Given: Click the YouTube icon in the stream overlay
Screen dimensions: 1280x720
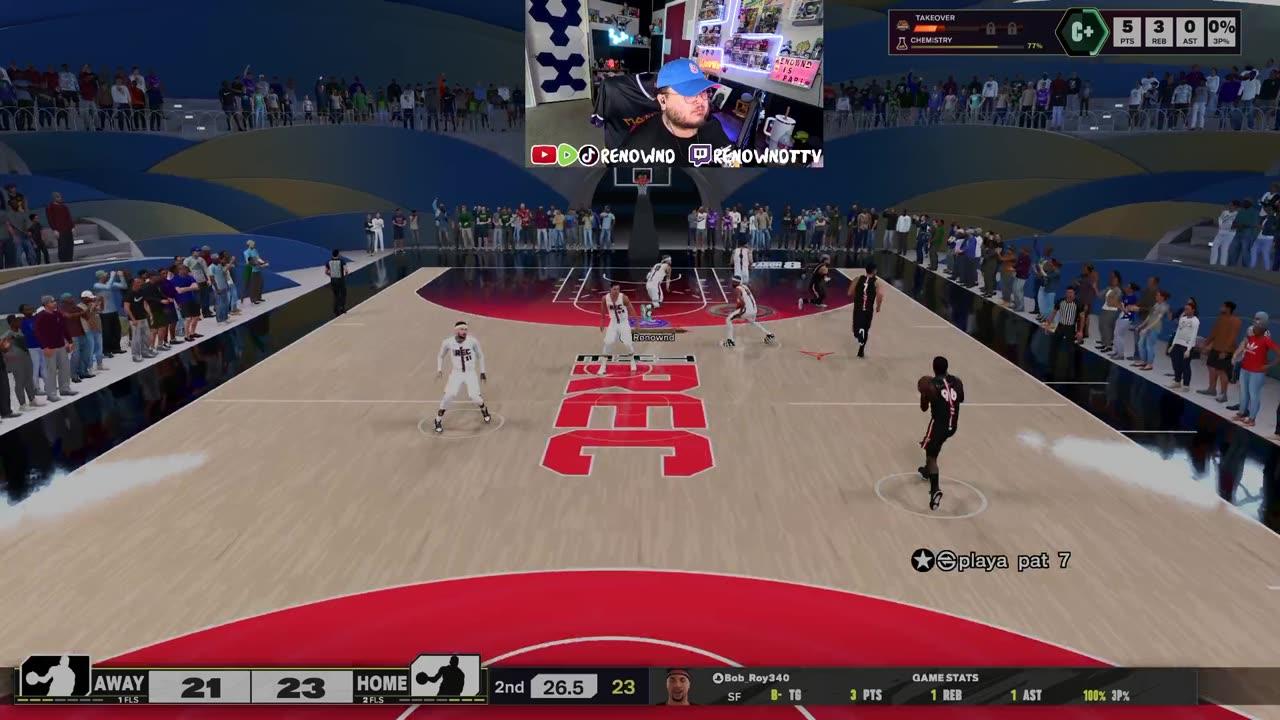Looking at the screenshot, I should [545, 153].
